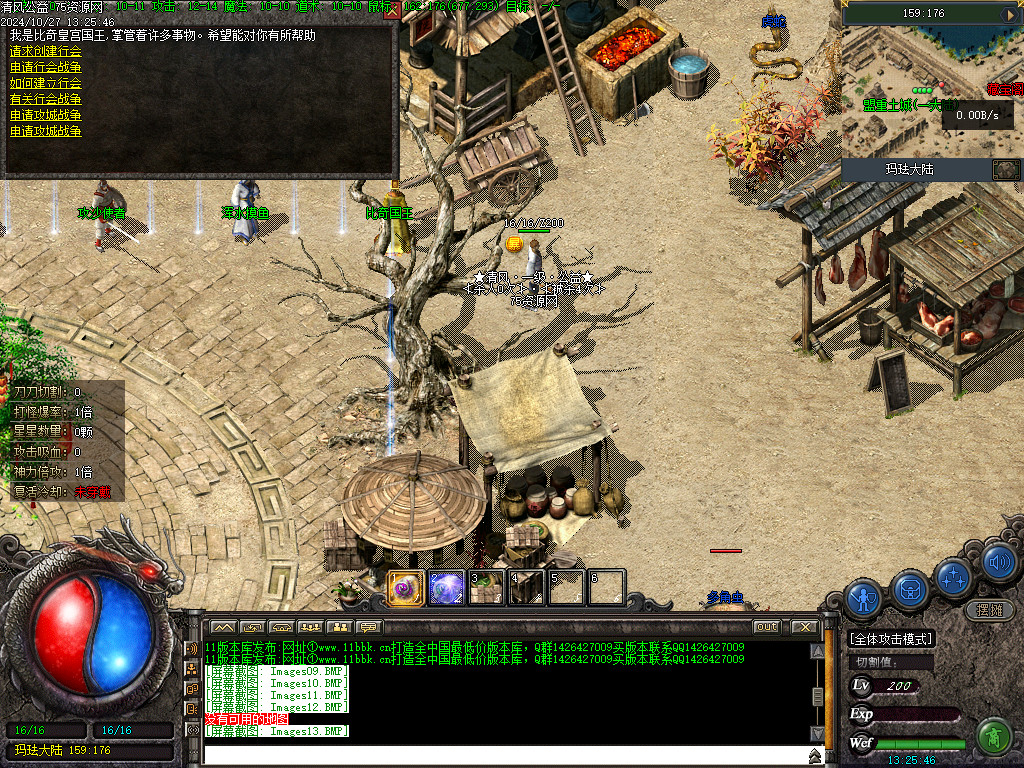Viewport: 1024px width, 768px height.
Task: Click the minimap in the corner
Action: (x=932, y=90)
